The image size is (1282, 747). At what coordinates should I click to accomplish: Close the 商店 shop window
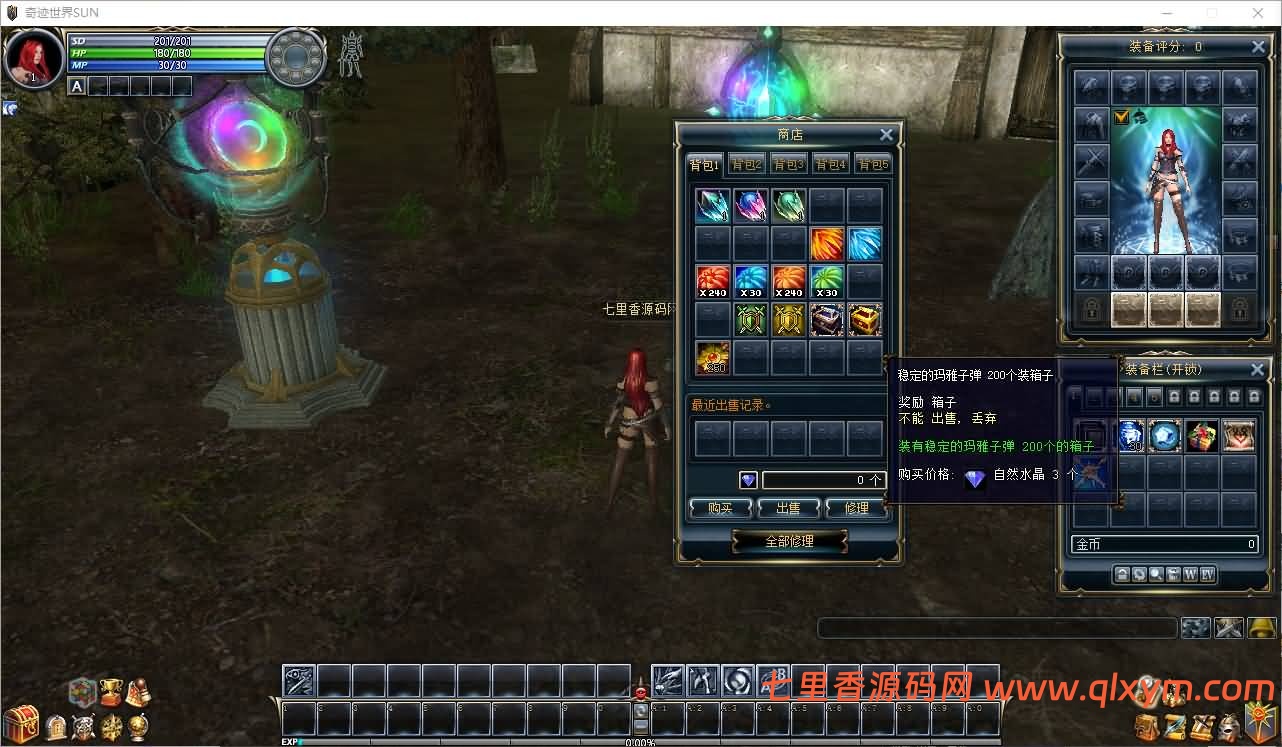coord(886,135)
